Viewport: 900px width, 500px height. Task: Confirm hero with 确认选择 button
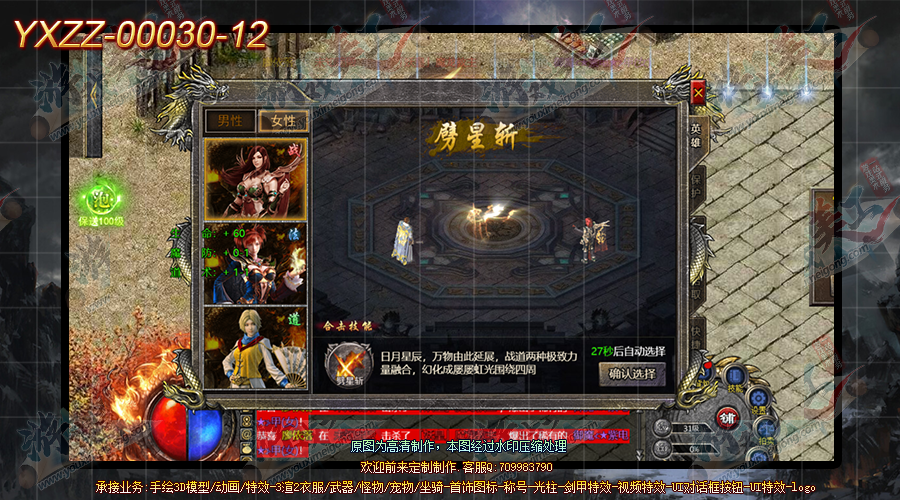(632, 374)
